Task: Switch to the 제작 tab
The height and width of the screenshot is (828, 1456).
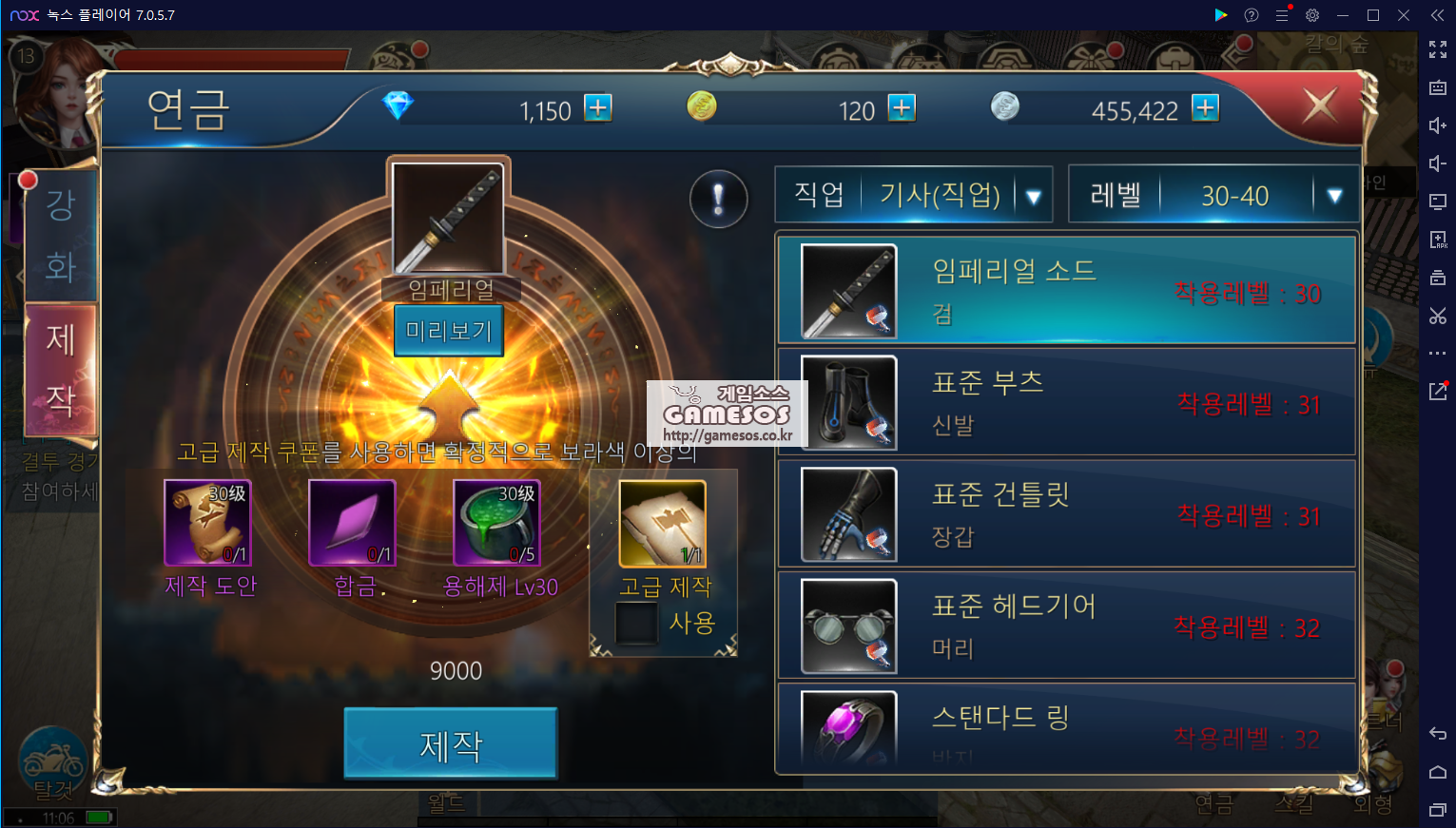Action: [x=61, y=369]
